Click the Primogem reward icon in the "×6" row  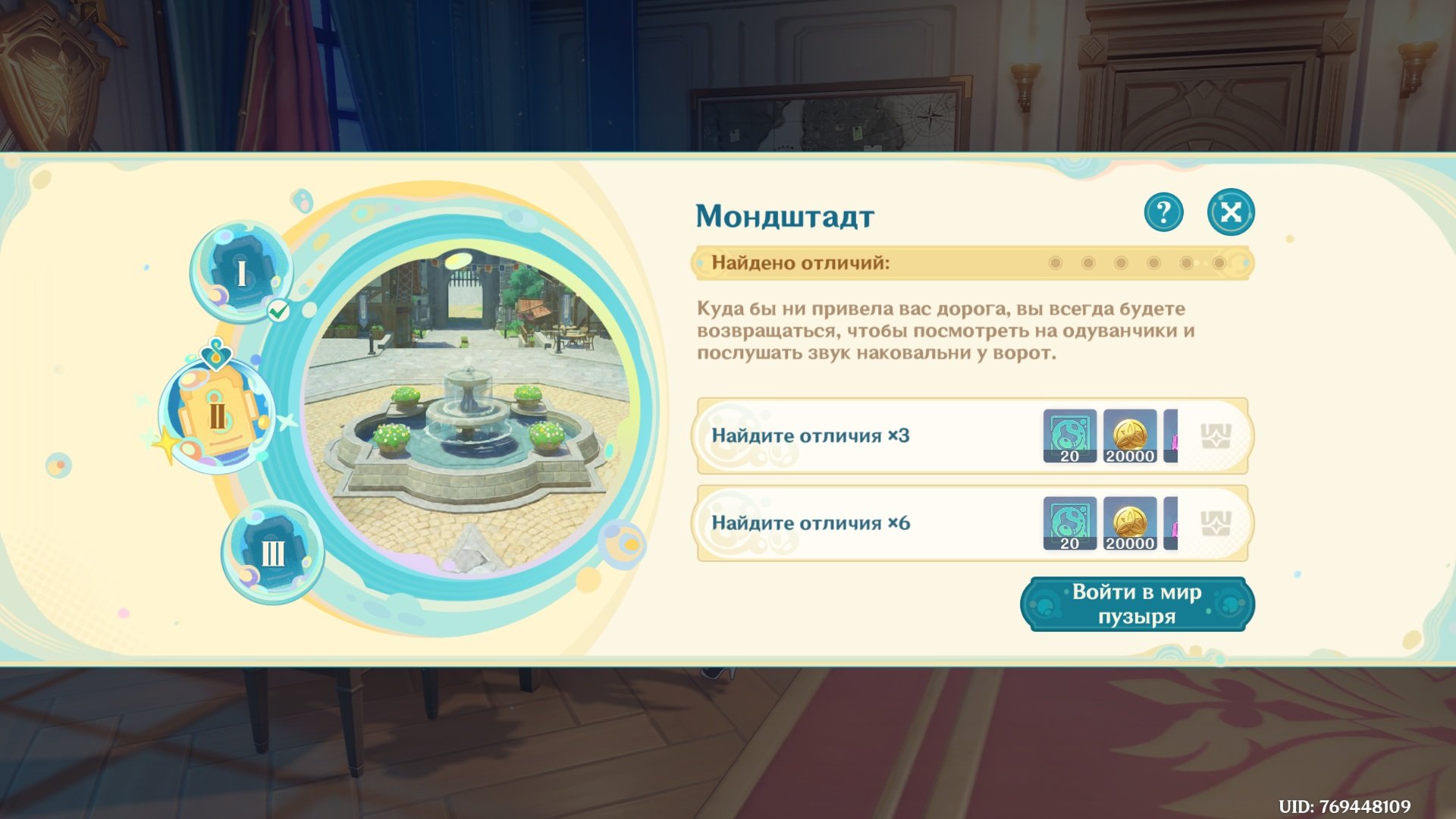tap(1070, 522)
